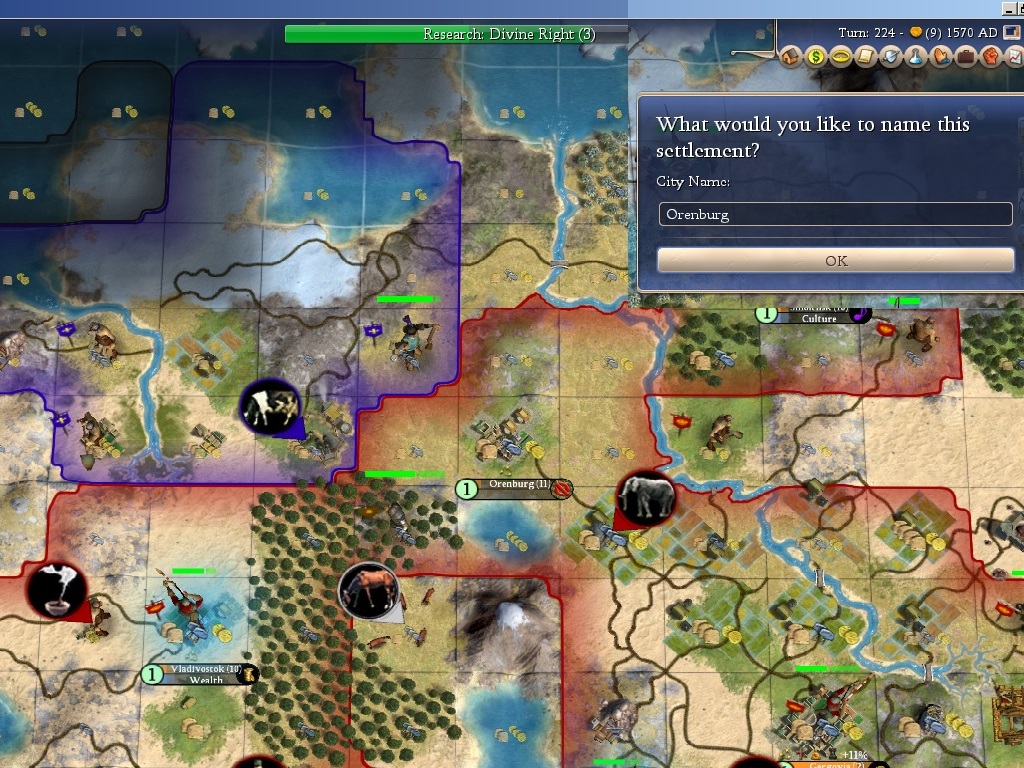Click the Research: Divine Right bar
1024x768 pixels.
coord(456,34)
